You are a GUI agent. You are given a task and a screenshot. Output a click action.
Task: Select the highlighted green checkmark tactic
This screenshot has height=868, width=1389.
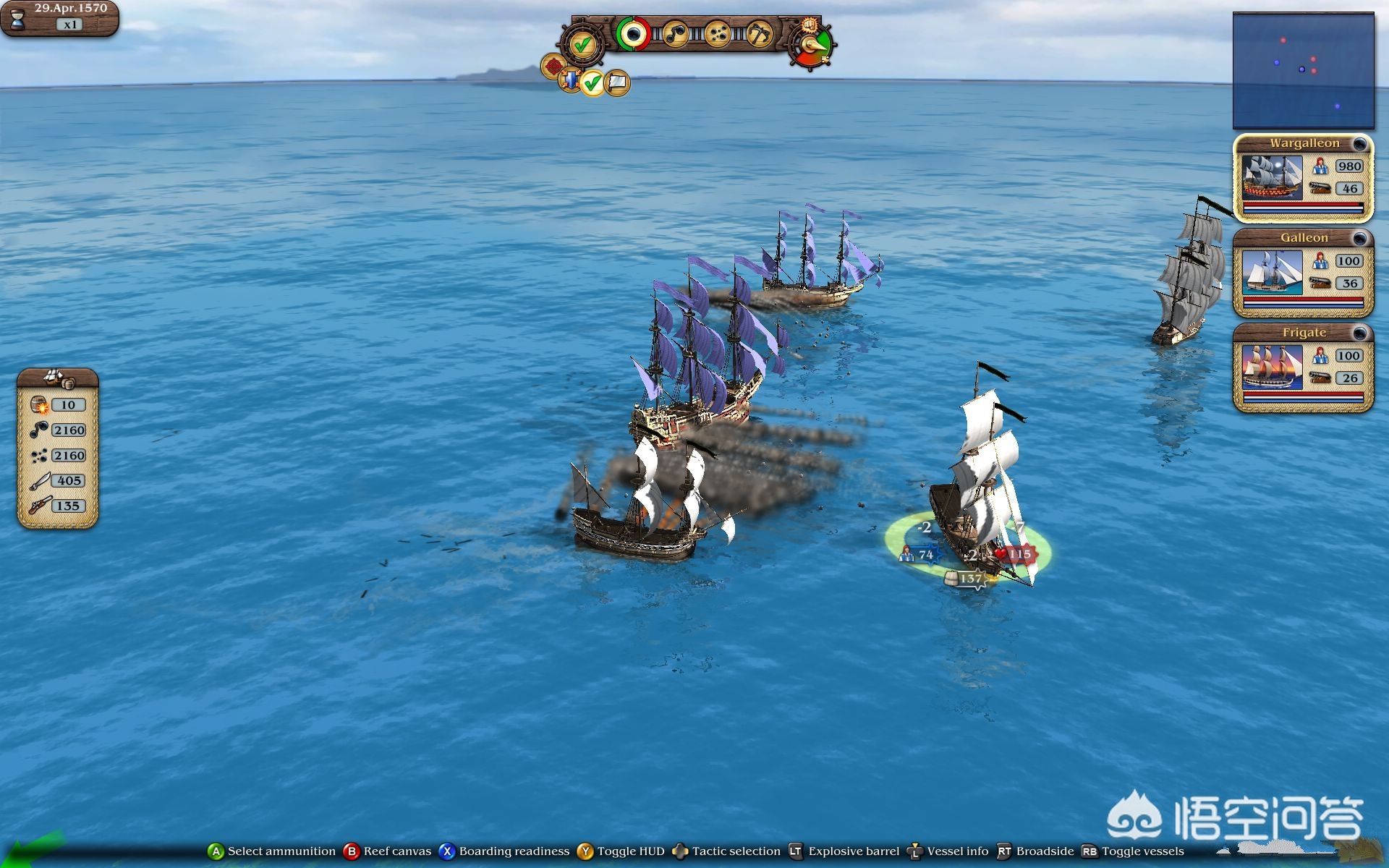tap(592, 83)
